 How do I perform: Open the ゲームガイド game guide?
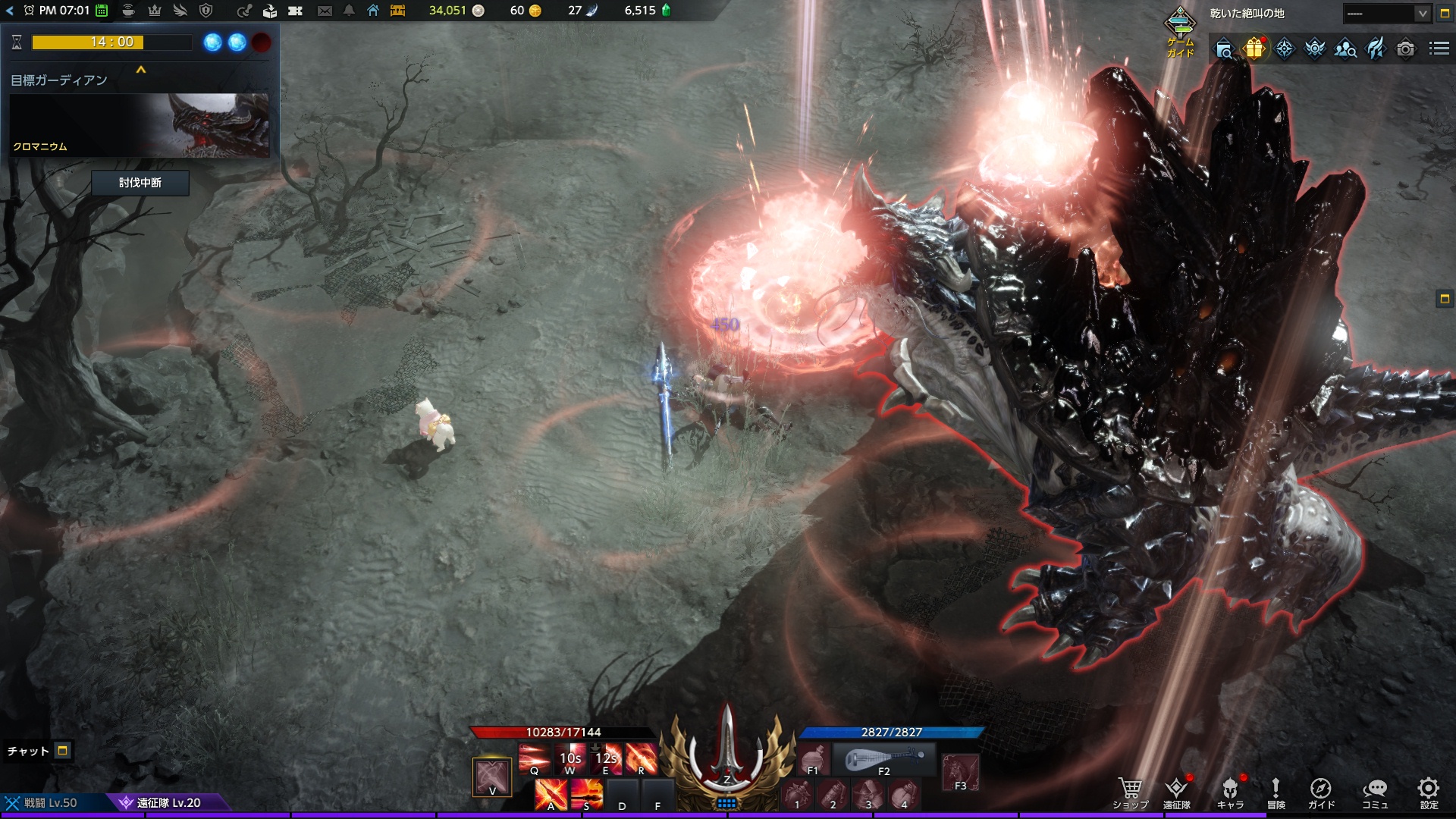pos(1180,30)
